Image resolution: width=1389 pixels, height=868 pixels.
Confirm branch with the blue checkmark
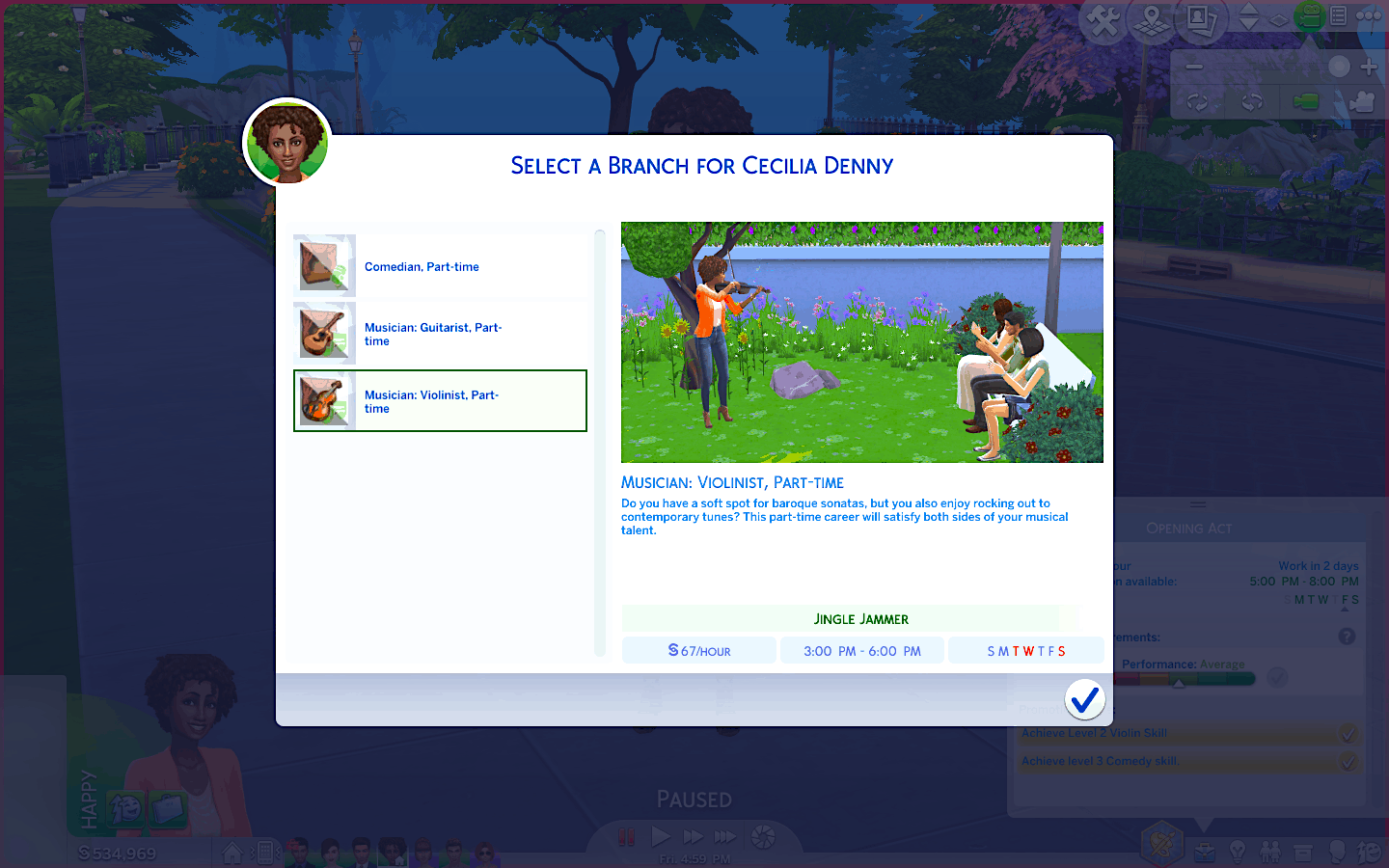(x=1084, y=699)
